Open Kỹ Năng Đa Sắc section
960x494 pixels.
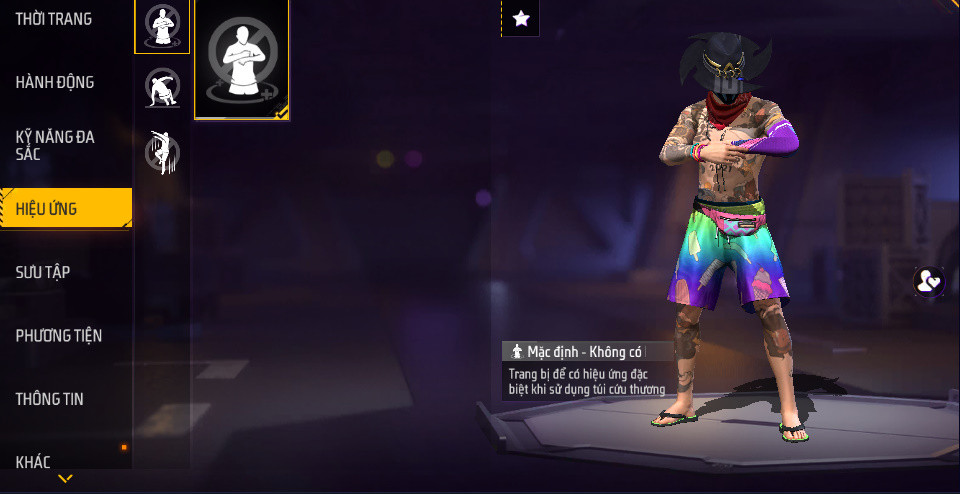point(55,145)
